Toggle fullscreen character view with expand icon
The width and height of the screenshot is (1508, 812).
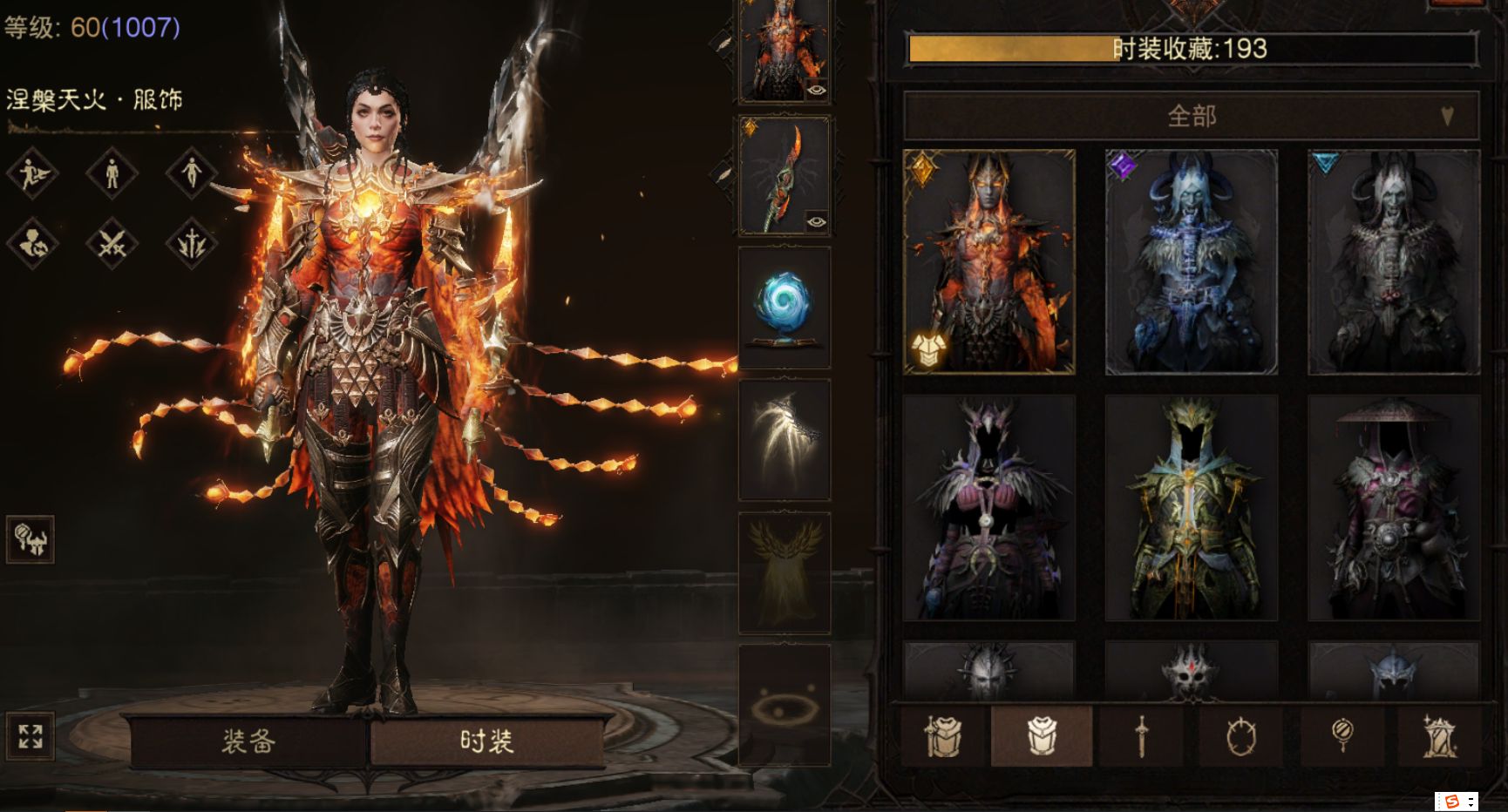pyautogui.click(x=31, y=736)
